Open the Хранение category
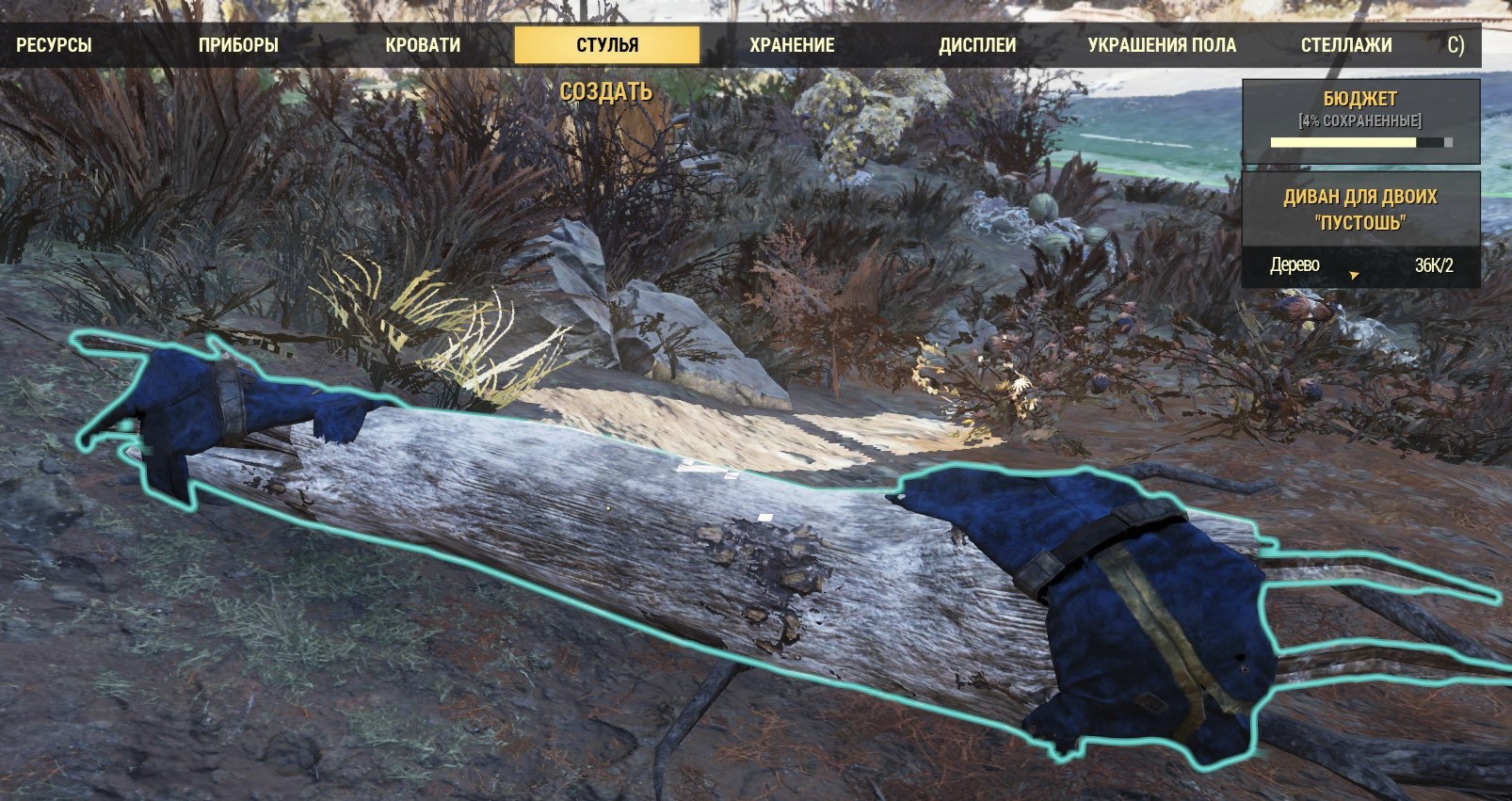This screenshot has width=1512, height=801. point(792,45)
